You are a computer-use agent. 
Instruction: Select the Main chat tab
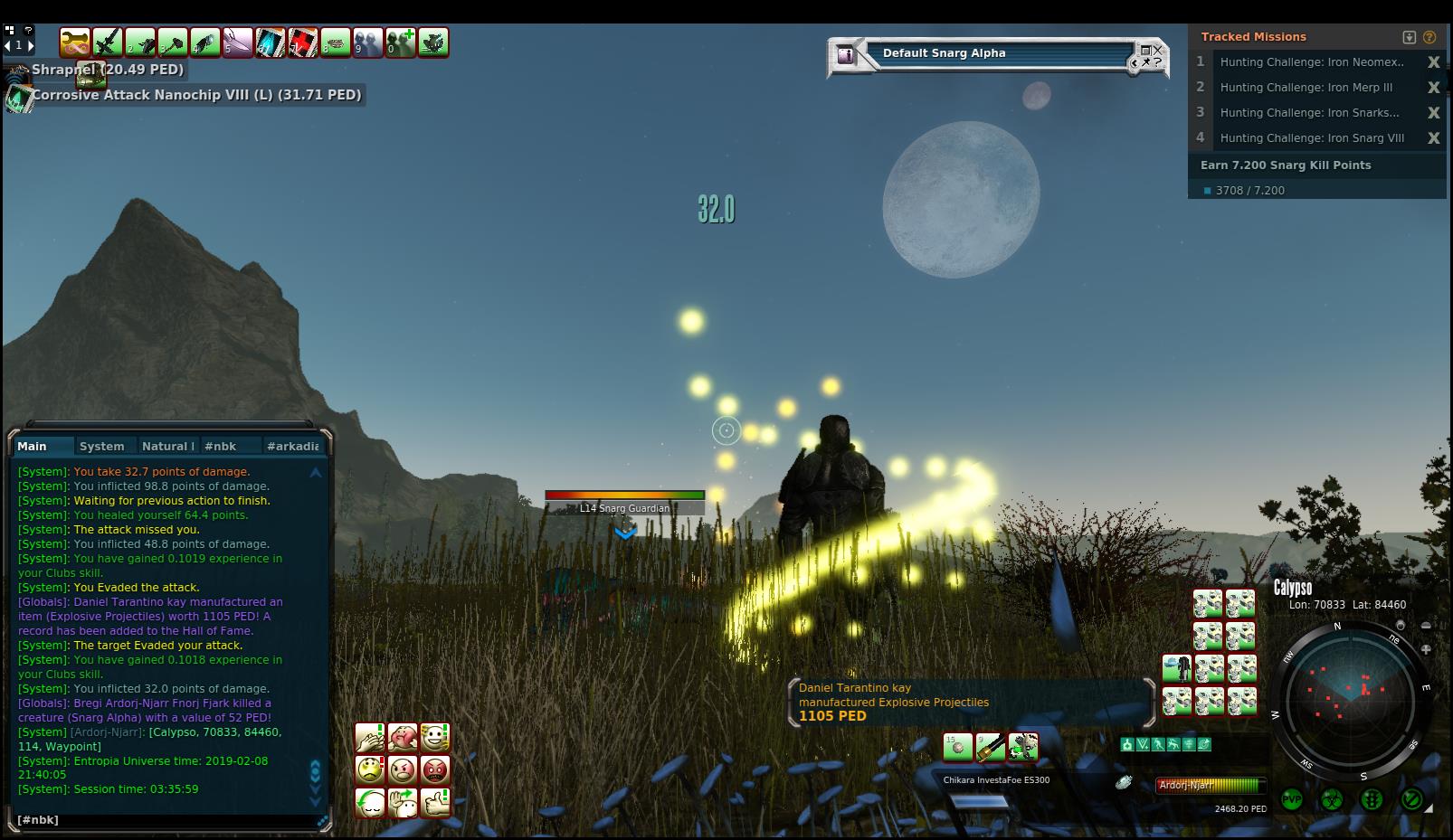(x=32, y=446)
